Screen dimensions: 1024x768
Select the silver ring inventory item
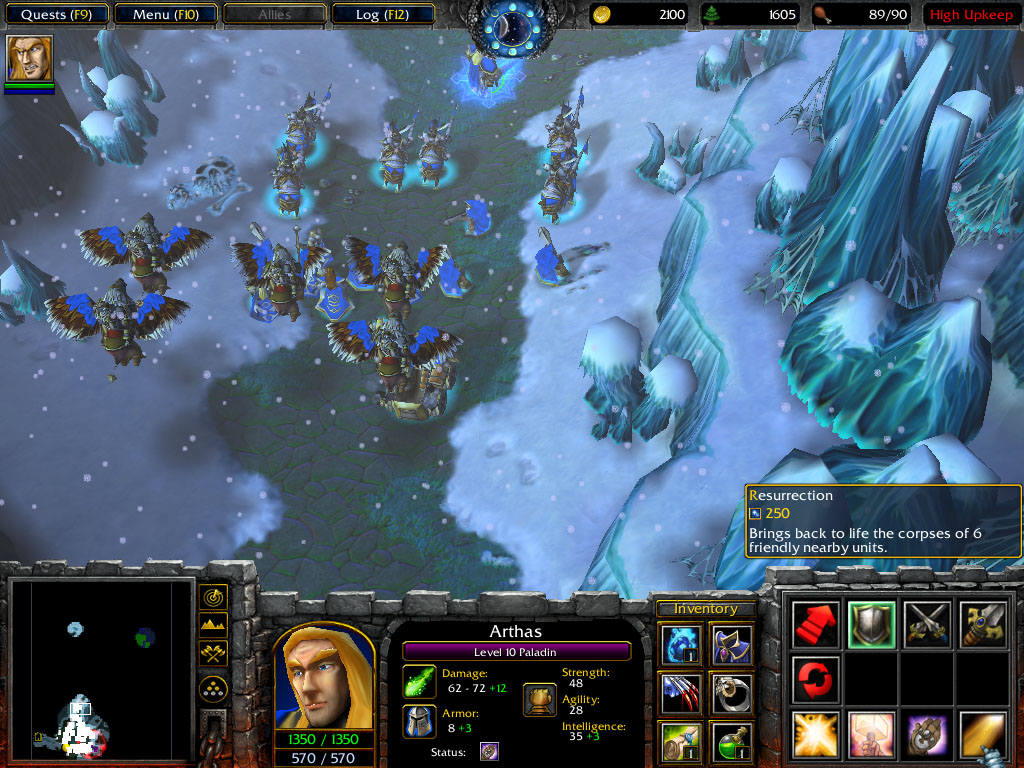click(732, 693)
